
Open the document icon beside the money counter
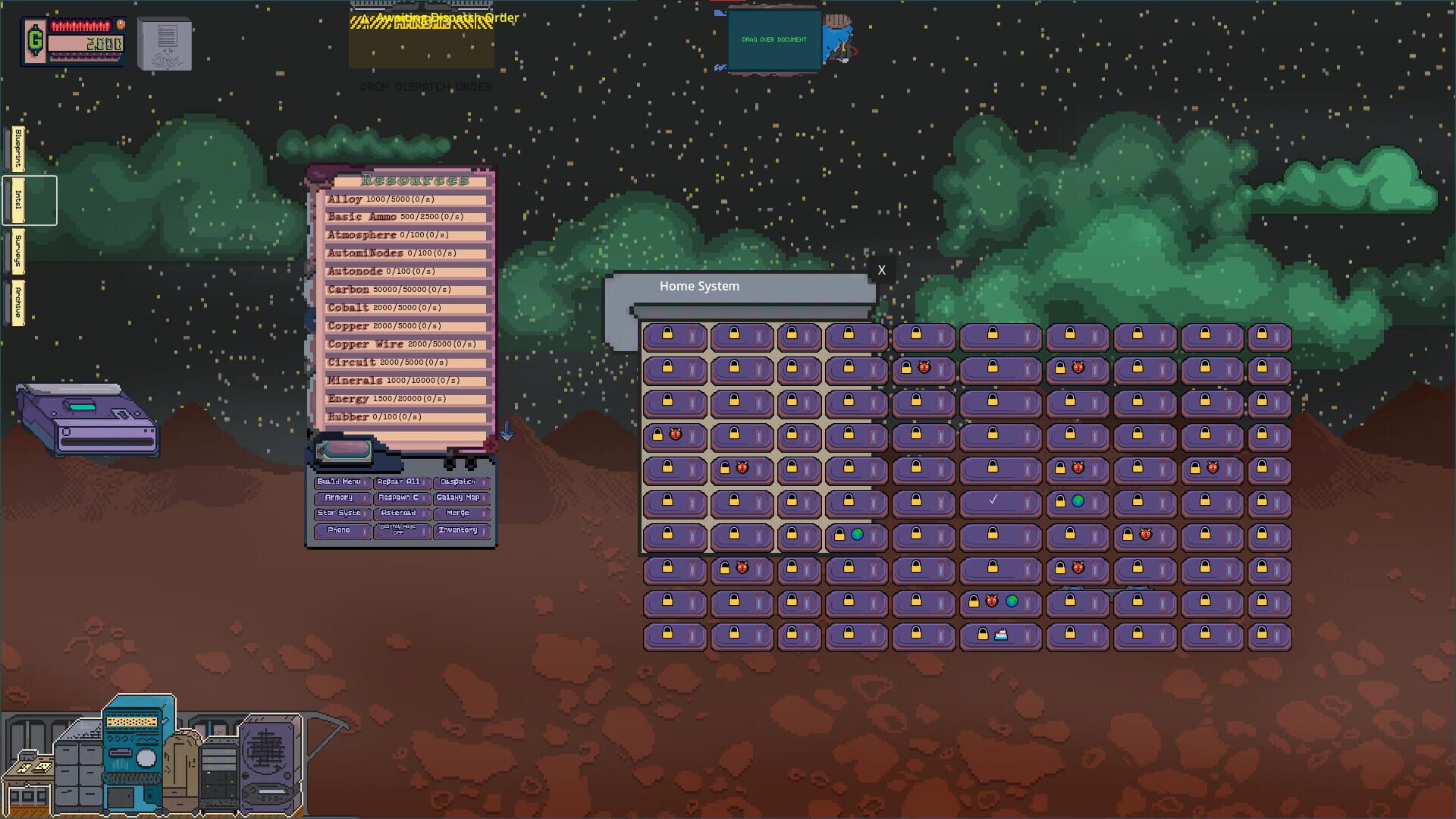tap(163, 44)
